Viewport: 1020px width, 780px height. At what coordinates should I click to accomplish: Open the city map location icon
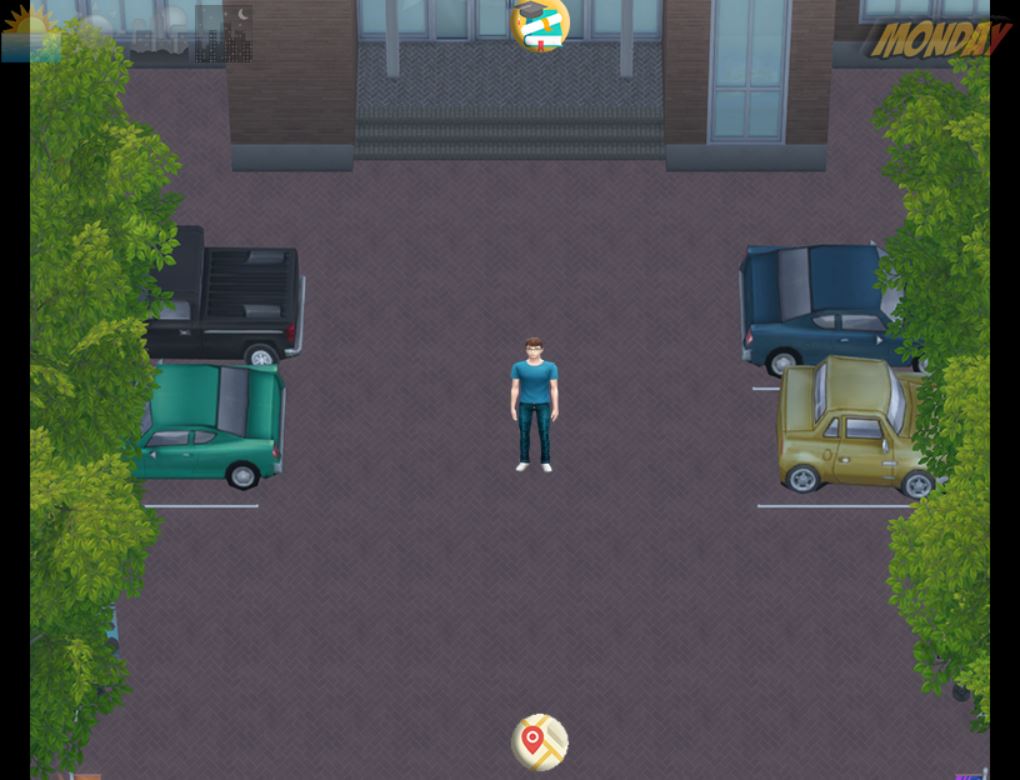539,742
